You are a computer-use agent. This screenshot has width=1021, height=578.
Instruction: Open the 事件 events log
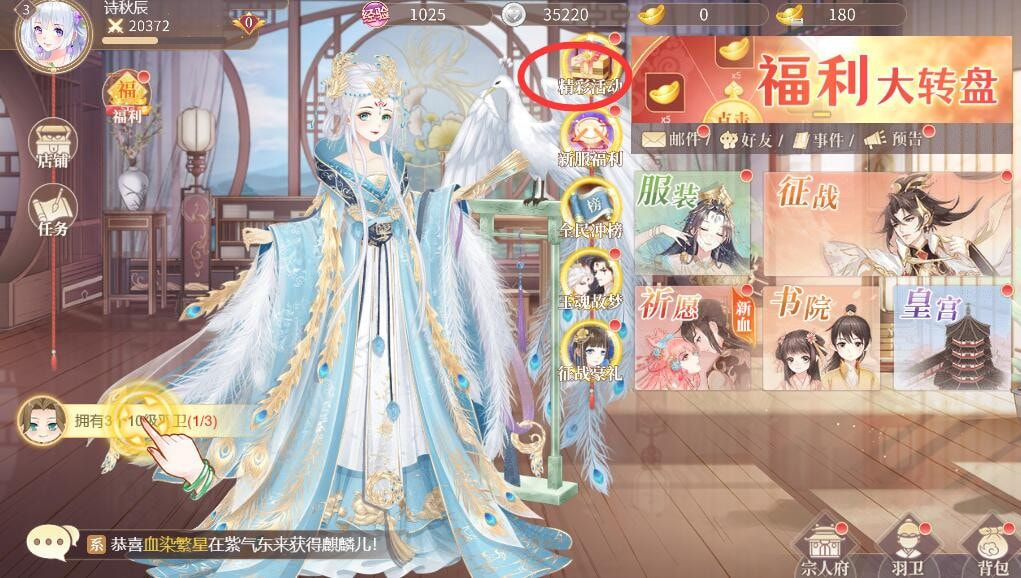pyautogui.click(x=813, y=141)
